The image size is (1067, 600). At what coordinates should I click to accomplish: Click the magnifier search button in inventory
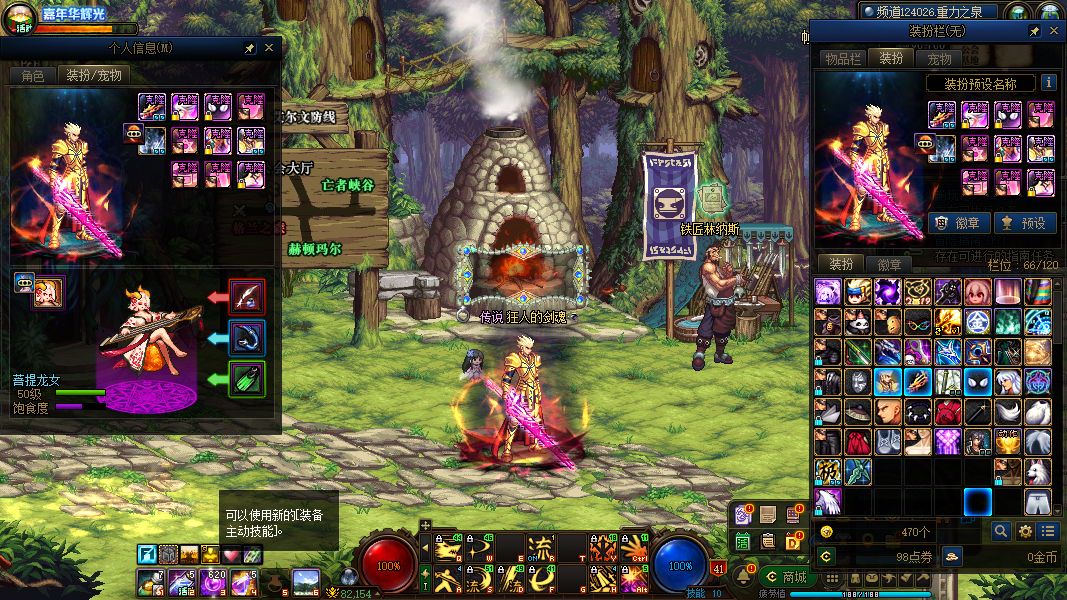point(1000,532)
